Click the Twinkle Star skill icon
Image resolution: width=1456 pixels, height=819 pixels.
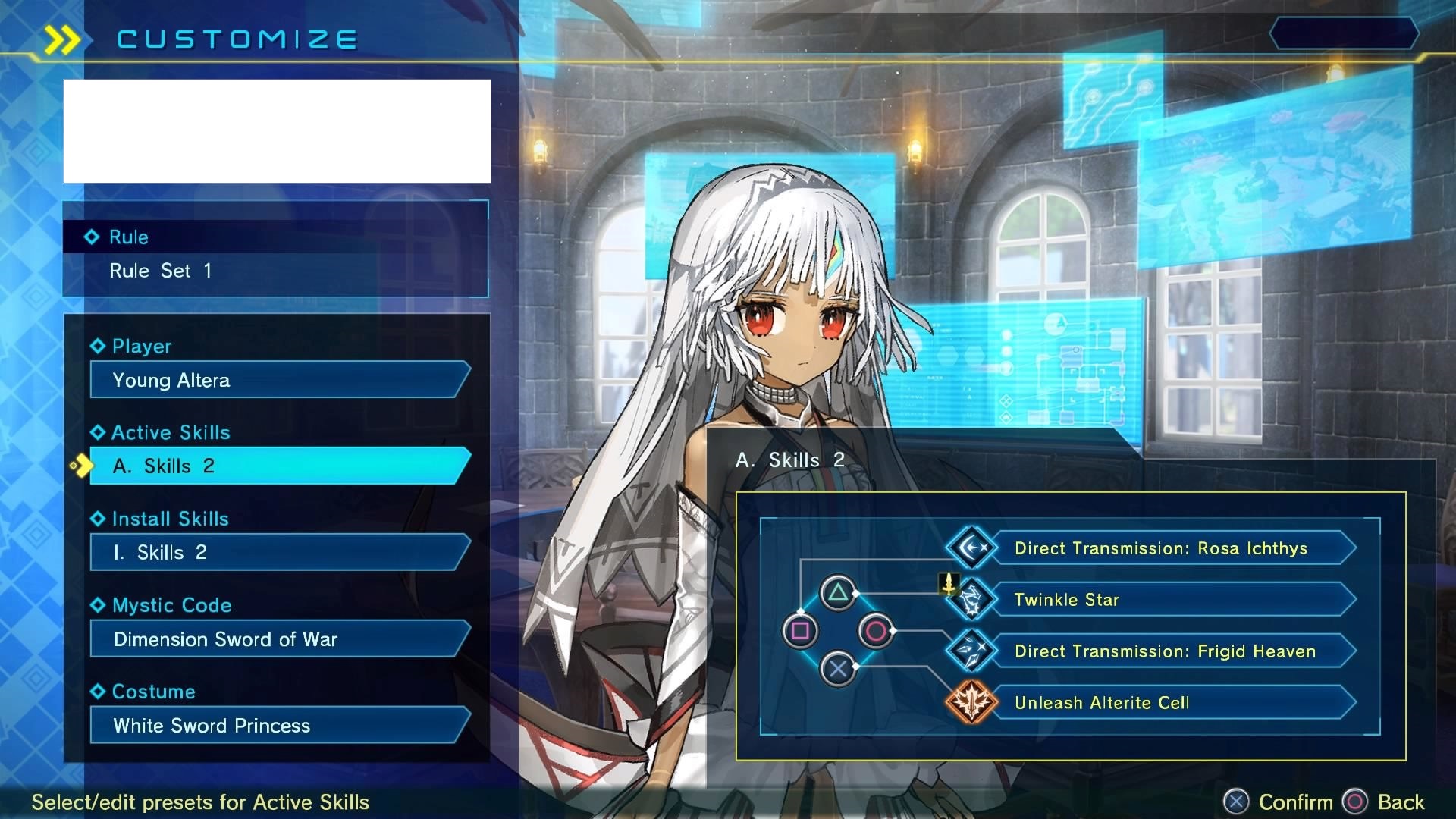971,600
